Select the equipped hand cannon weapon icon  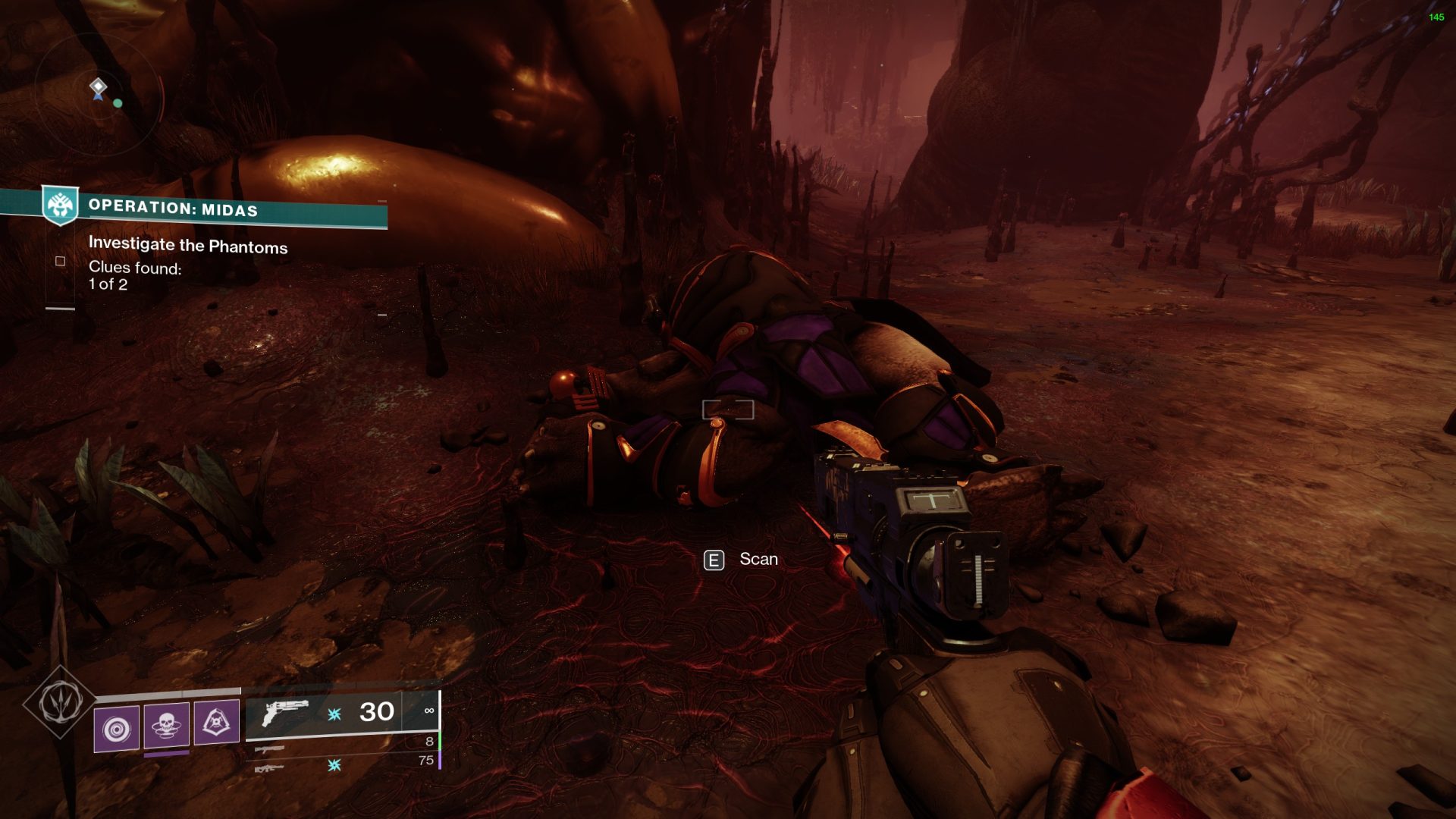click(x=284, y=713)
